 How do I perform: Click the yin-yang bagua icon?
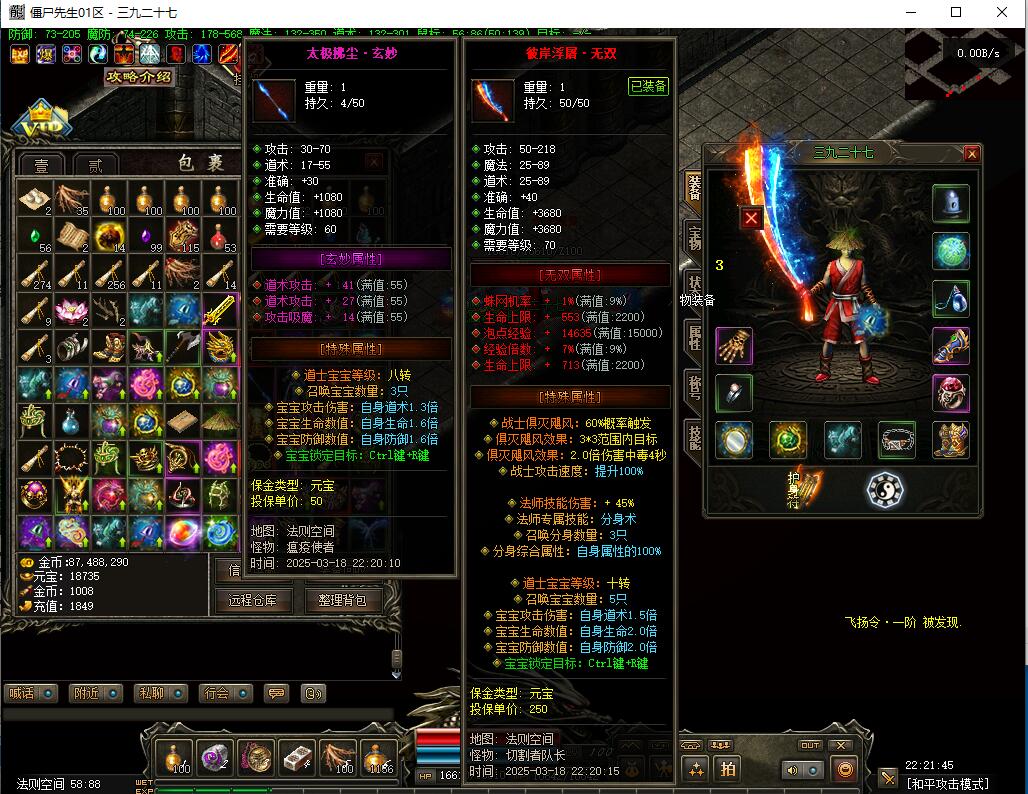(x=884, y=489)
